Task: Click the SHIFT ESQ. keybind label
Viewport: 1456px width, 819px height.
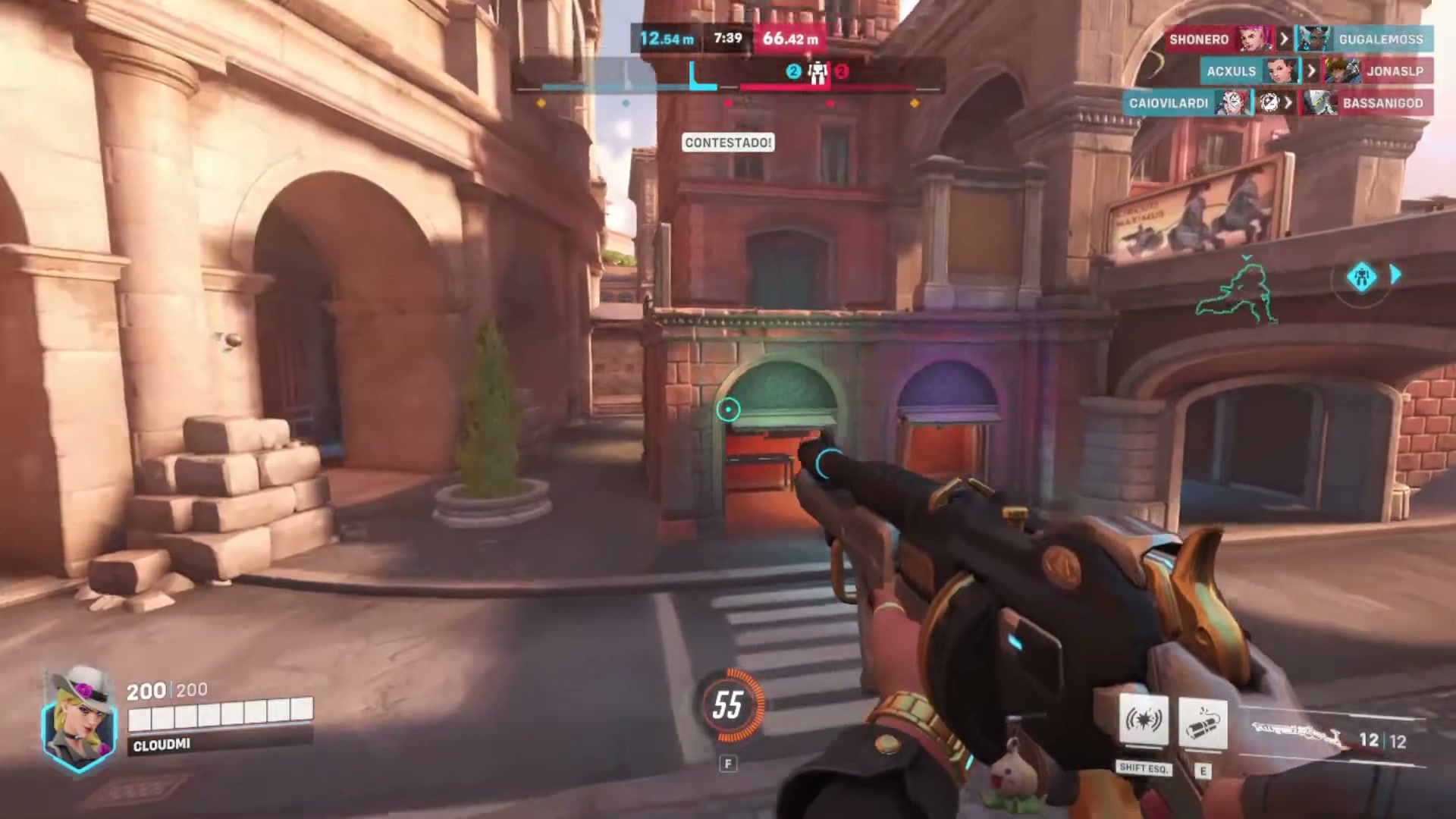Action: click(1145, 768)
